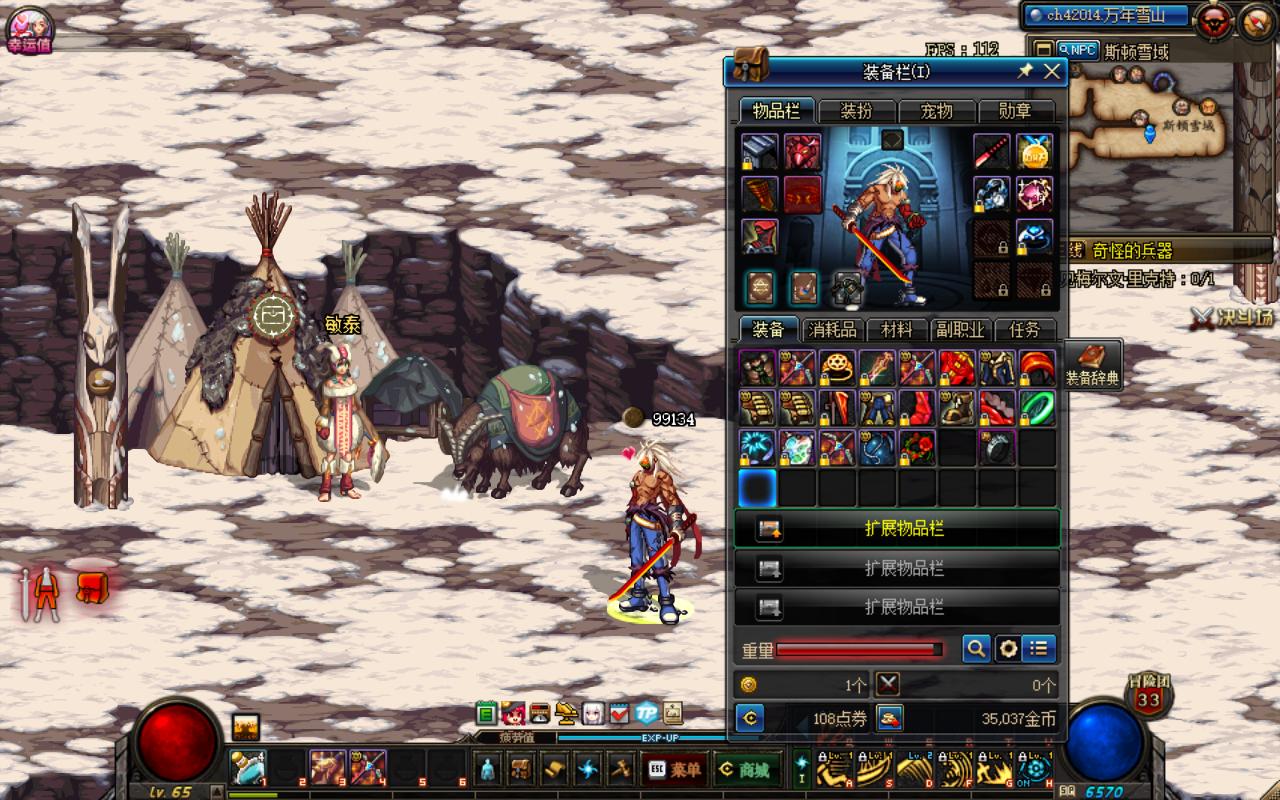Switch to the 装扮 tab

[857, 111]
